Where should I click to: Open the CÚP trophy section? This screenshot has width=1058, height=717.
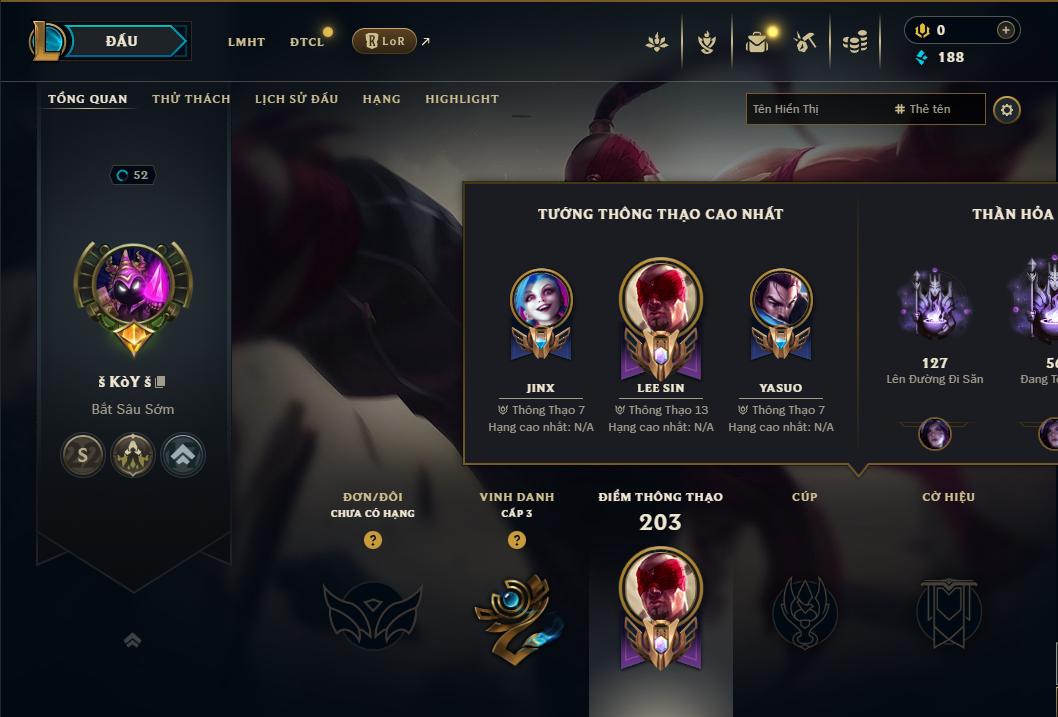805,610
